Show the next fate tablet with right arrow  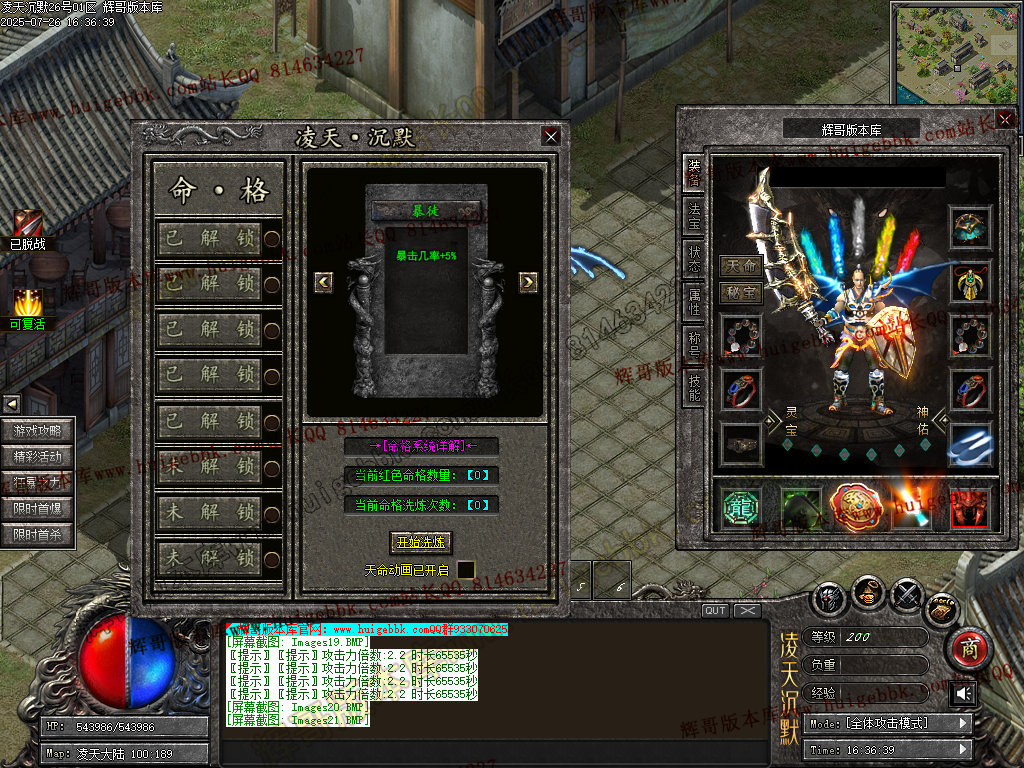(528, 282)
